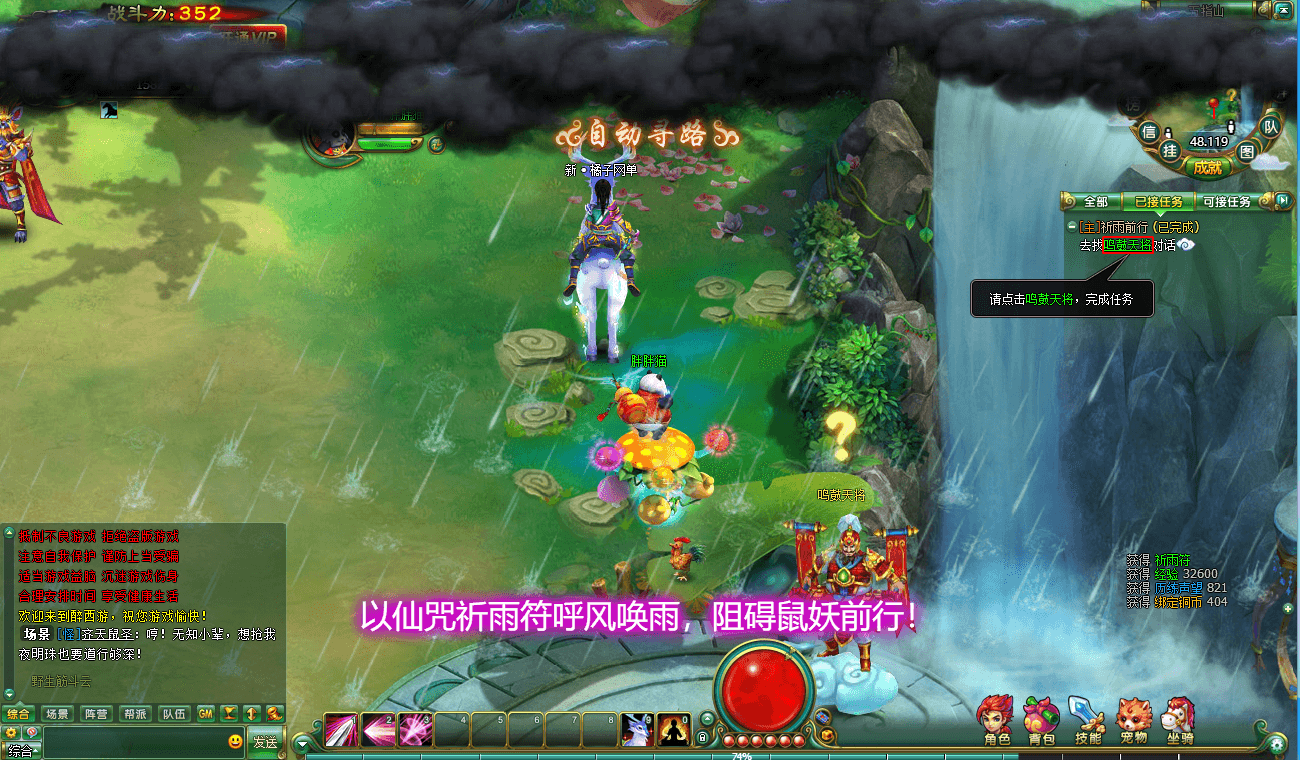Switch to the 可接任务 quest tab
Viewport: 1300px width, 760px height.
1226,202
